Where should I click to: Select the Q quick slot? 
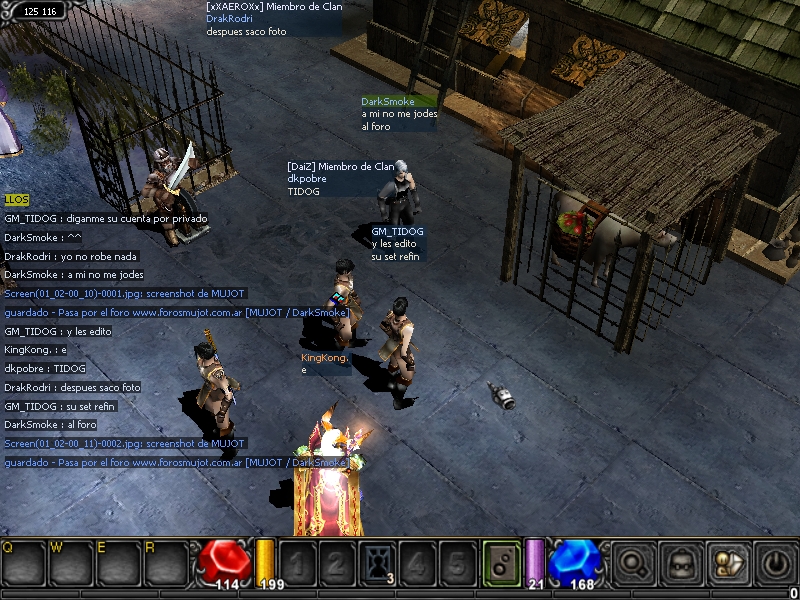point(23,565)
